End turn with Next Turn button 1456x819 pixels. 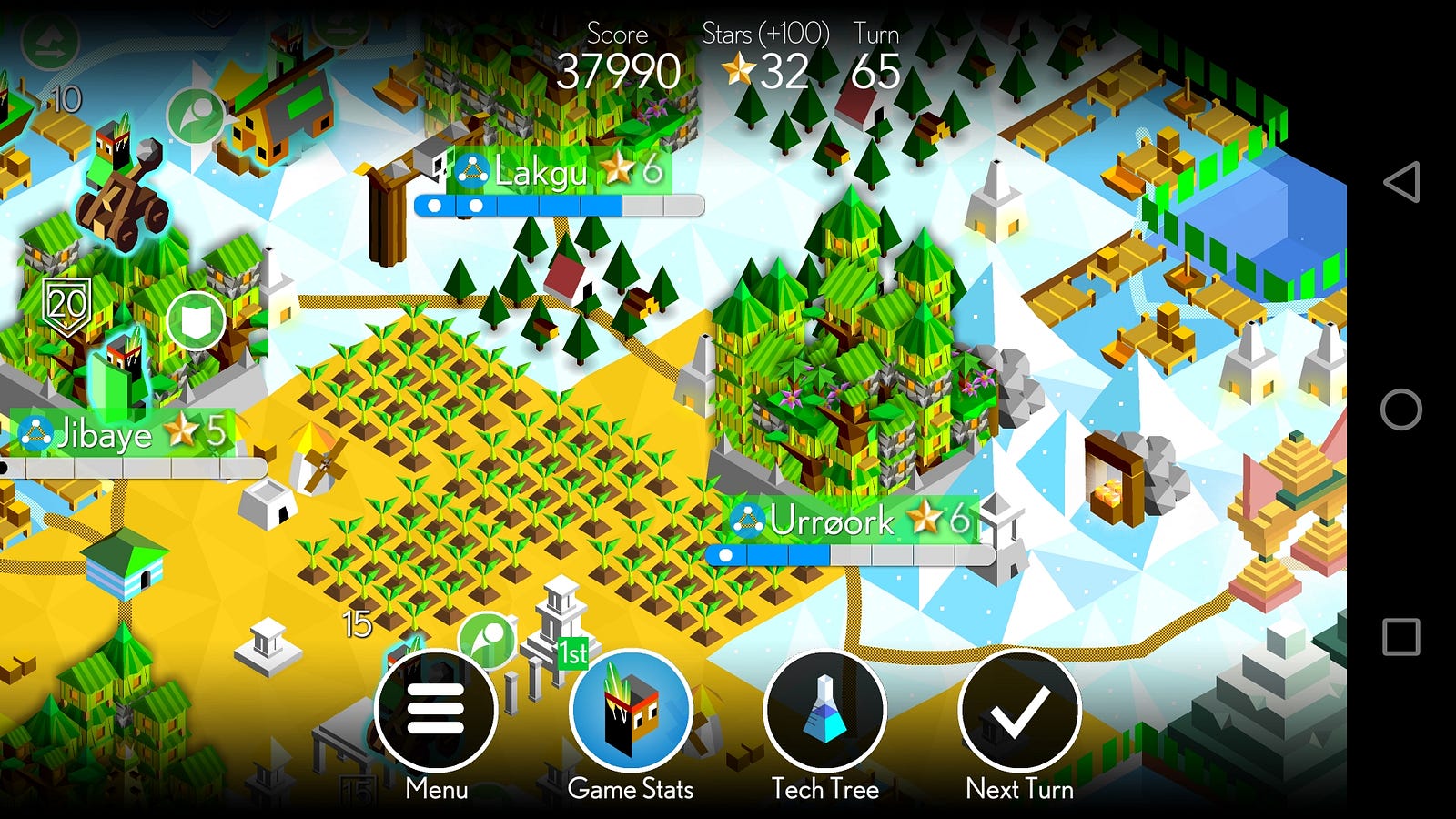pos(1019,711)
